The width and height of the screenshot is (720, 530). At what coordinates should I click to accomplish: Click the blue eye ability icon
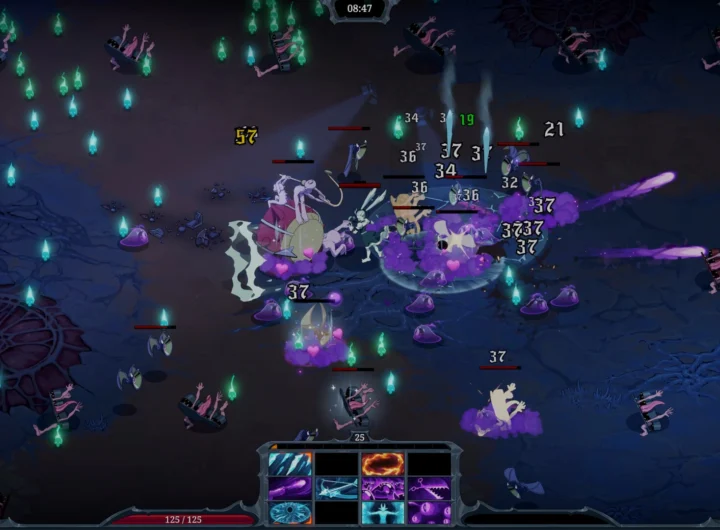(289, 511)
